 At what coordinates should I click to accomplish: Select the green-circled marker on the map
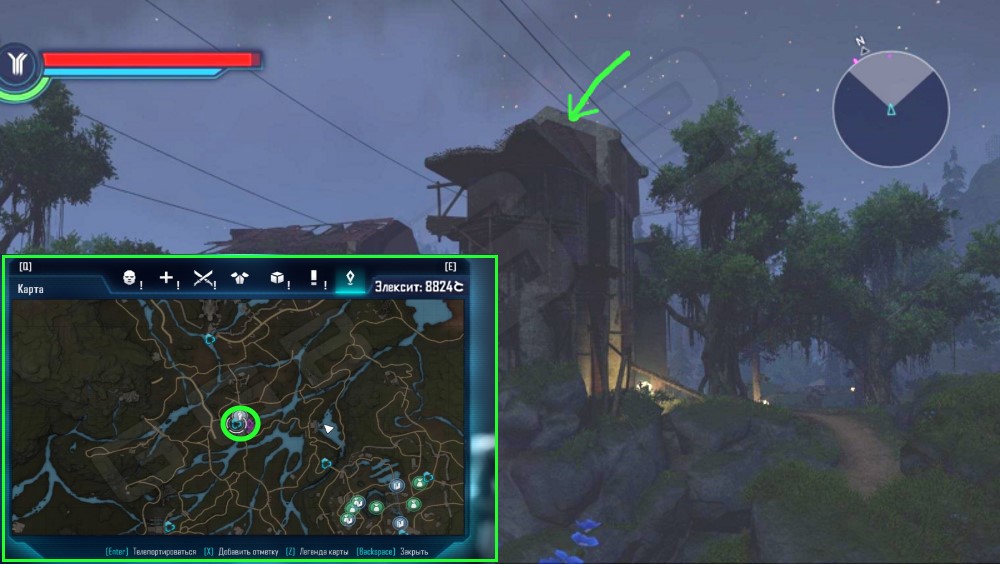[x=239, y=423]
